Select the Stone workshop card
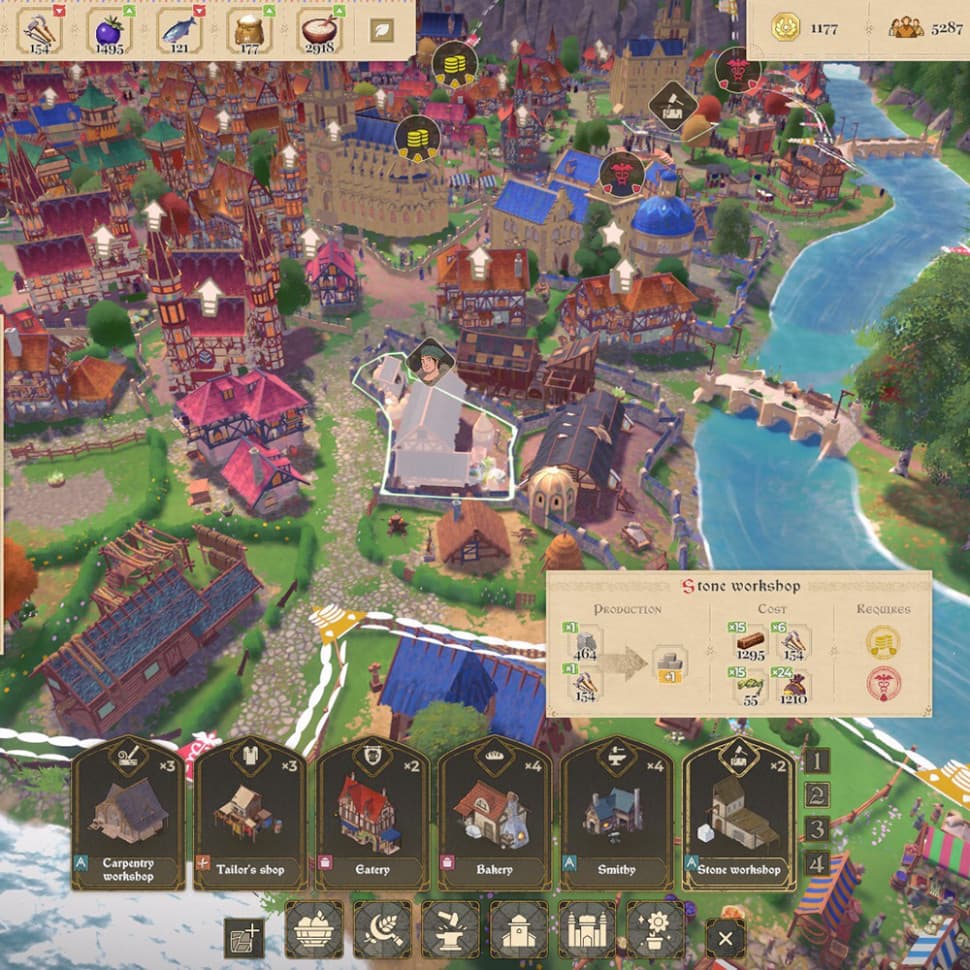The width and height of the screenshot is (970, 970). pos(739,813)
